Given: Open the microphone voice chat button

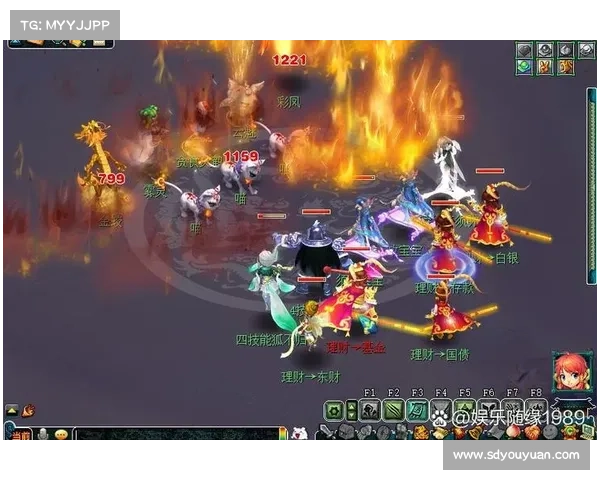Looking at the screenshot, I should point(43,435).
